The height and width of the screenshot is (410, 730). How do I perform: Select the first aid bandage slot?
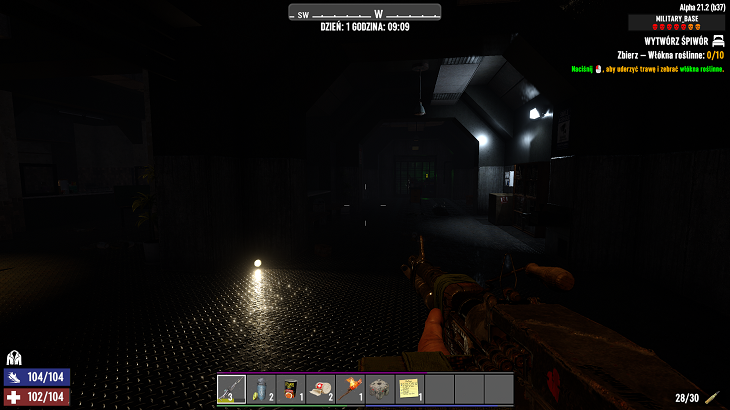click(319, 388)
